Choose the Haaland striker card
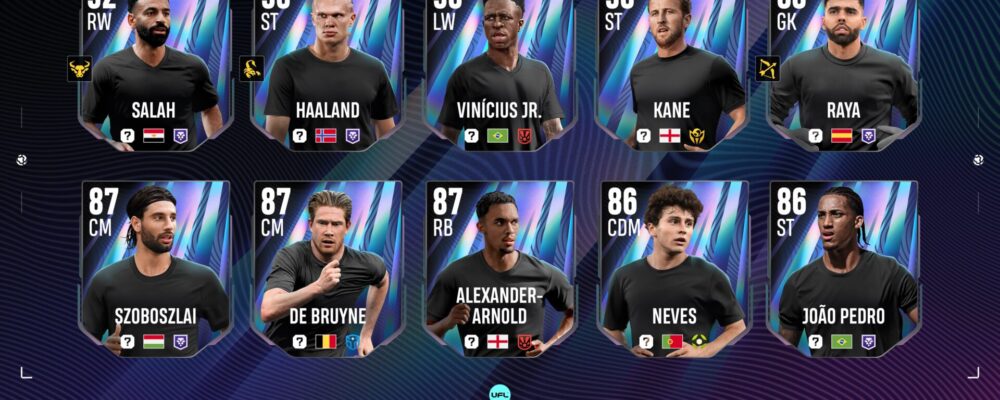The image size is (1000, 400). 327,75
